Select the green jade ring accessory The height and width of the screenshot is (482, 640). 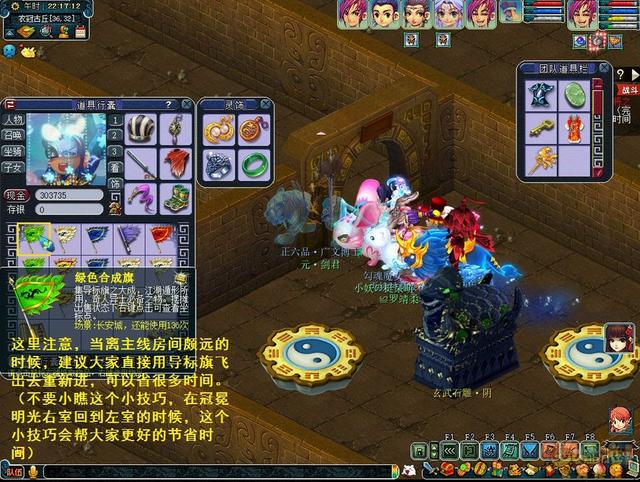(252, 165)
